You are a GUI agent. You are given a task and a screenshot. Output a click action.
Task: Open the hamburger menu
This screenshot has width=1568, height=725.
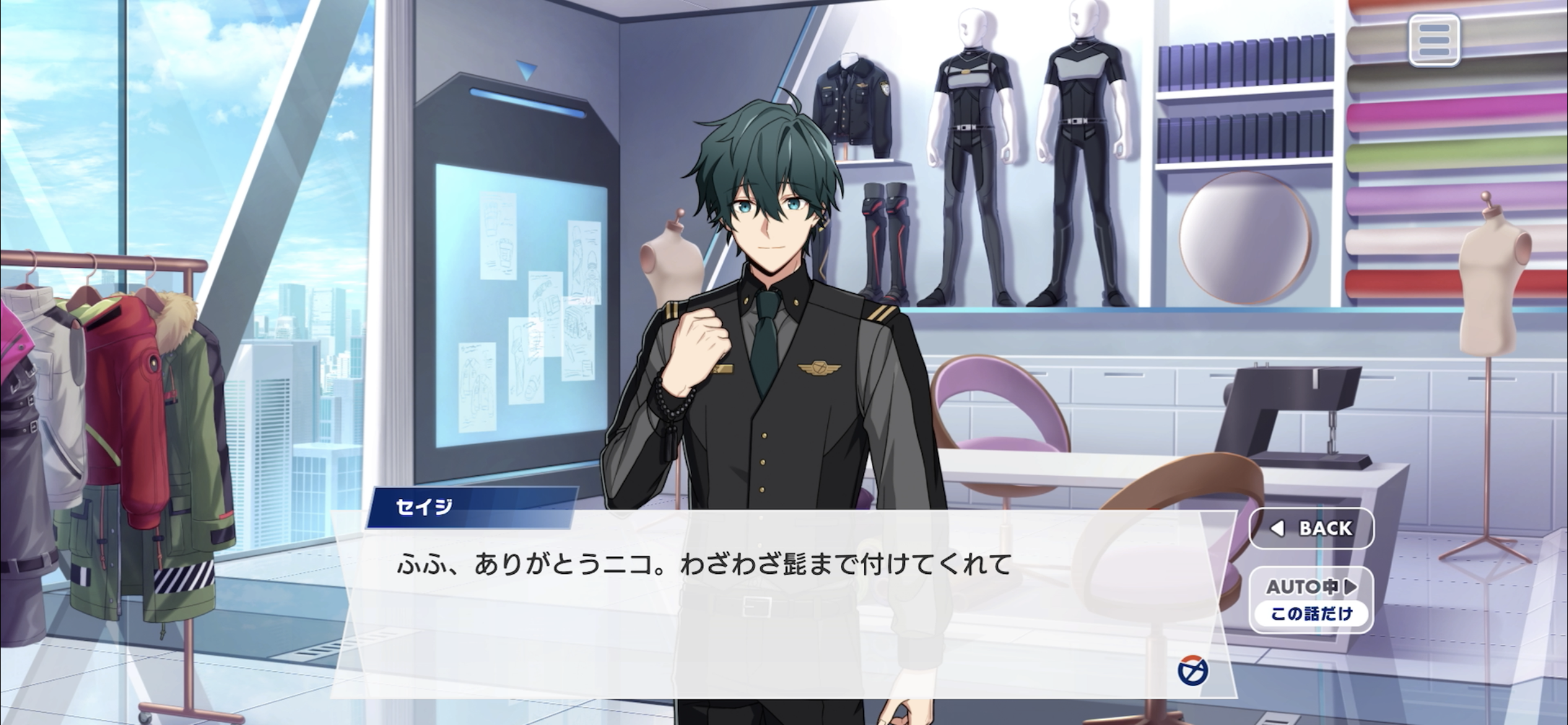[x=1434, y=41]
